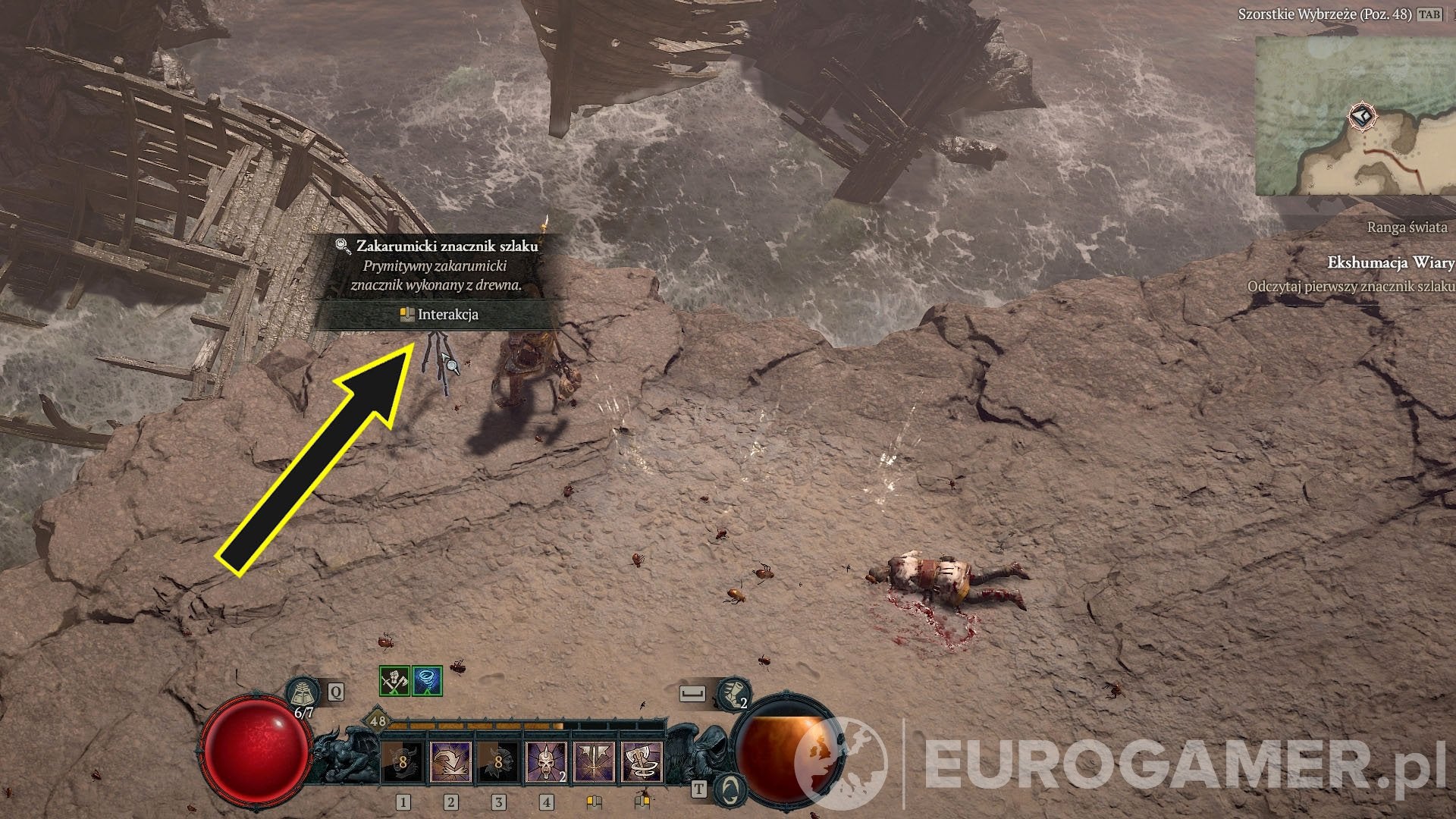Click the TAB map toggle next to zone name

pyautogui.click(x=1429, y=14)
